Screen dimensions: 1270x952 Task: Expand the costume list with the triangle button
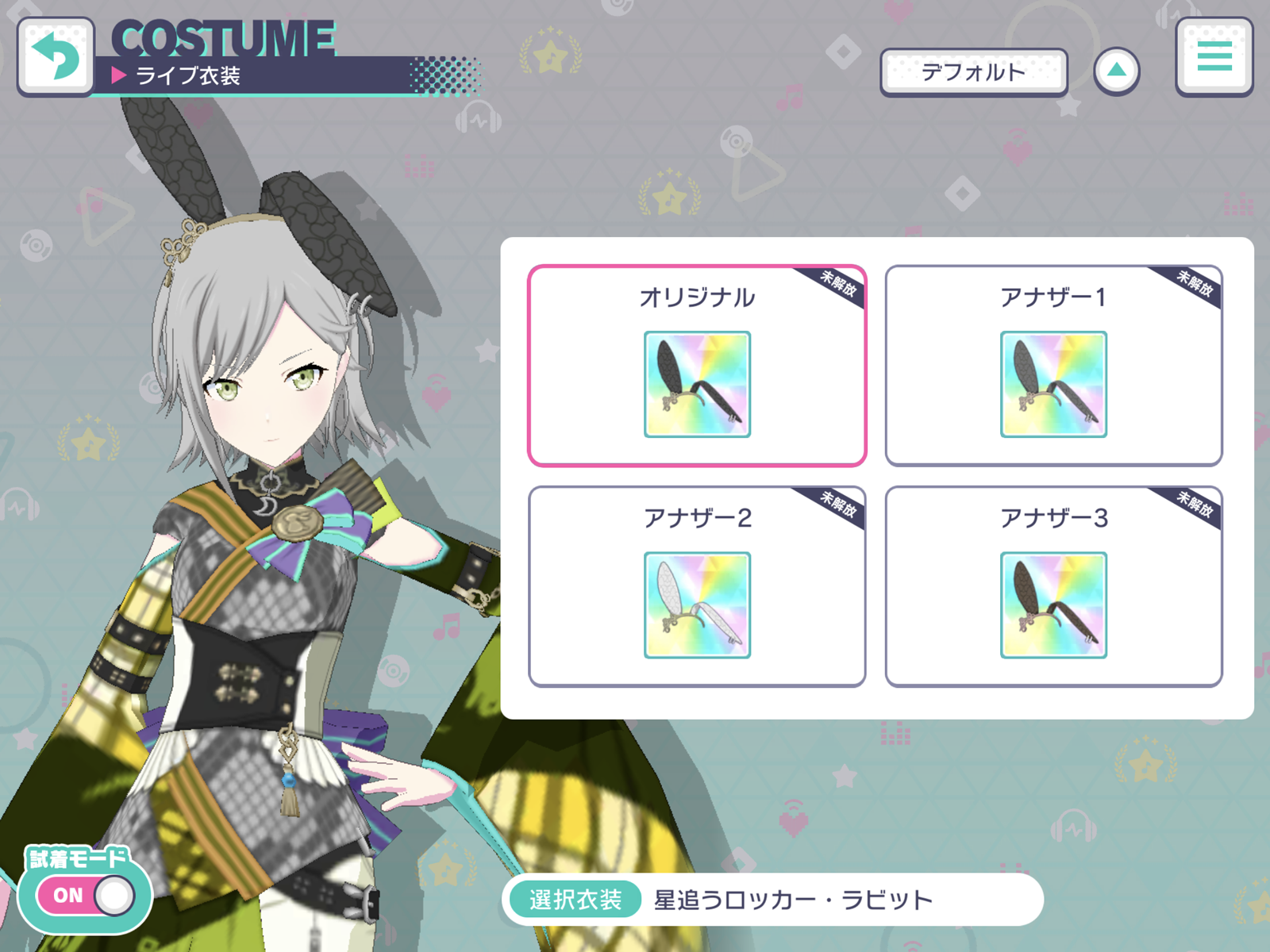1119,70
